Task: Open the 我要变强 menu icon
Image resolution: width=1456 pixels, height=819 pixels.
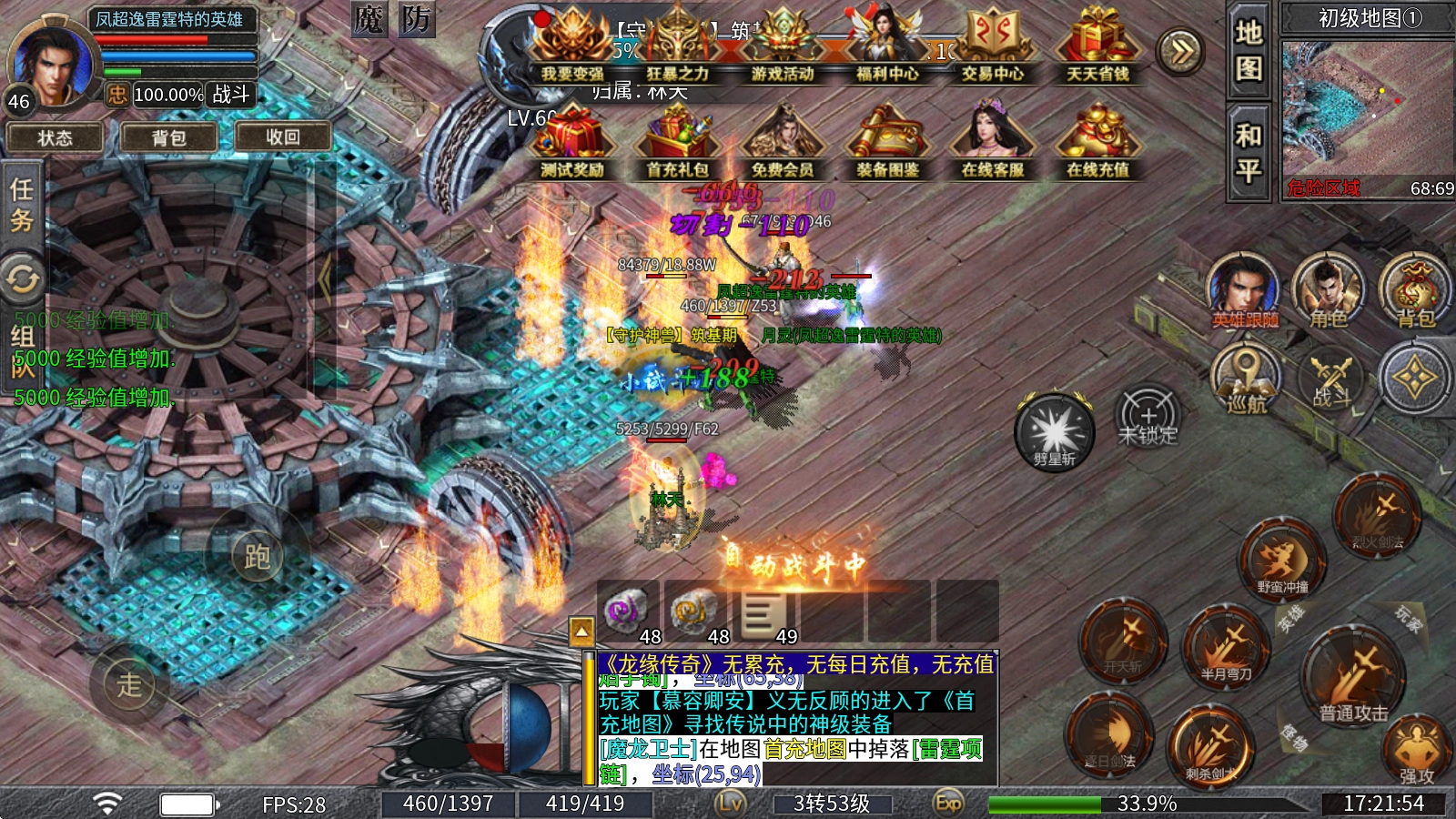Action: tap(571, 50)
